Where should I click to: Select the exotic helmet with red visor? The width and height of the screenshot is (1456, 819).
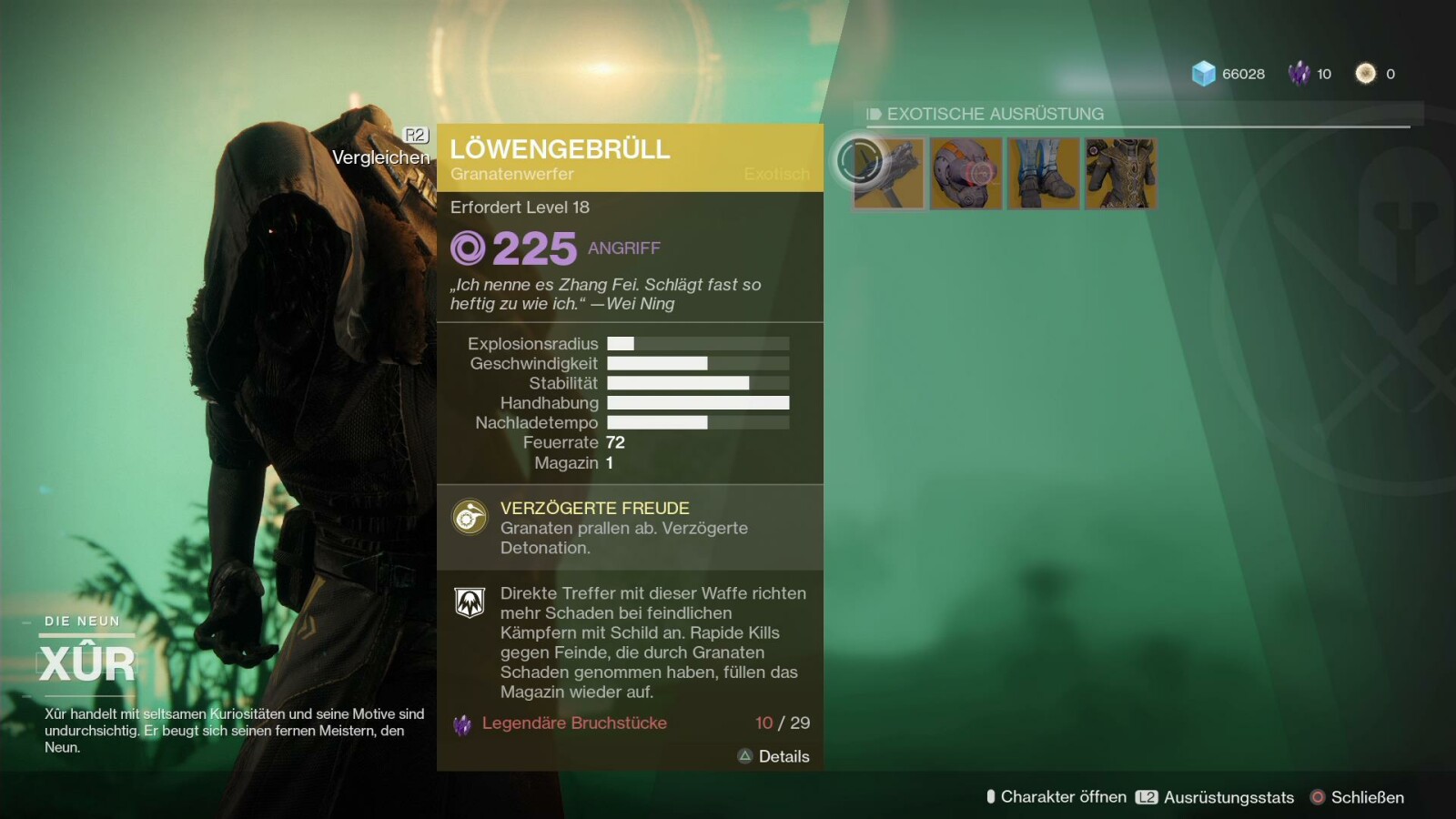coord(966,173)
